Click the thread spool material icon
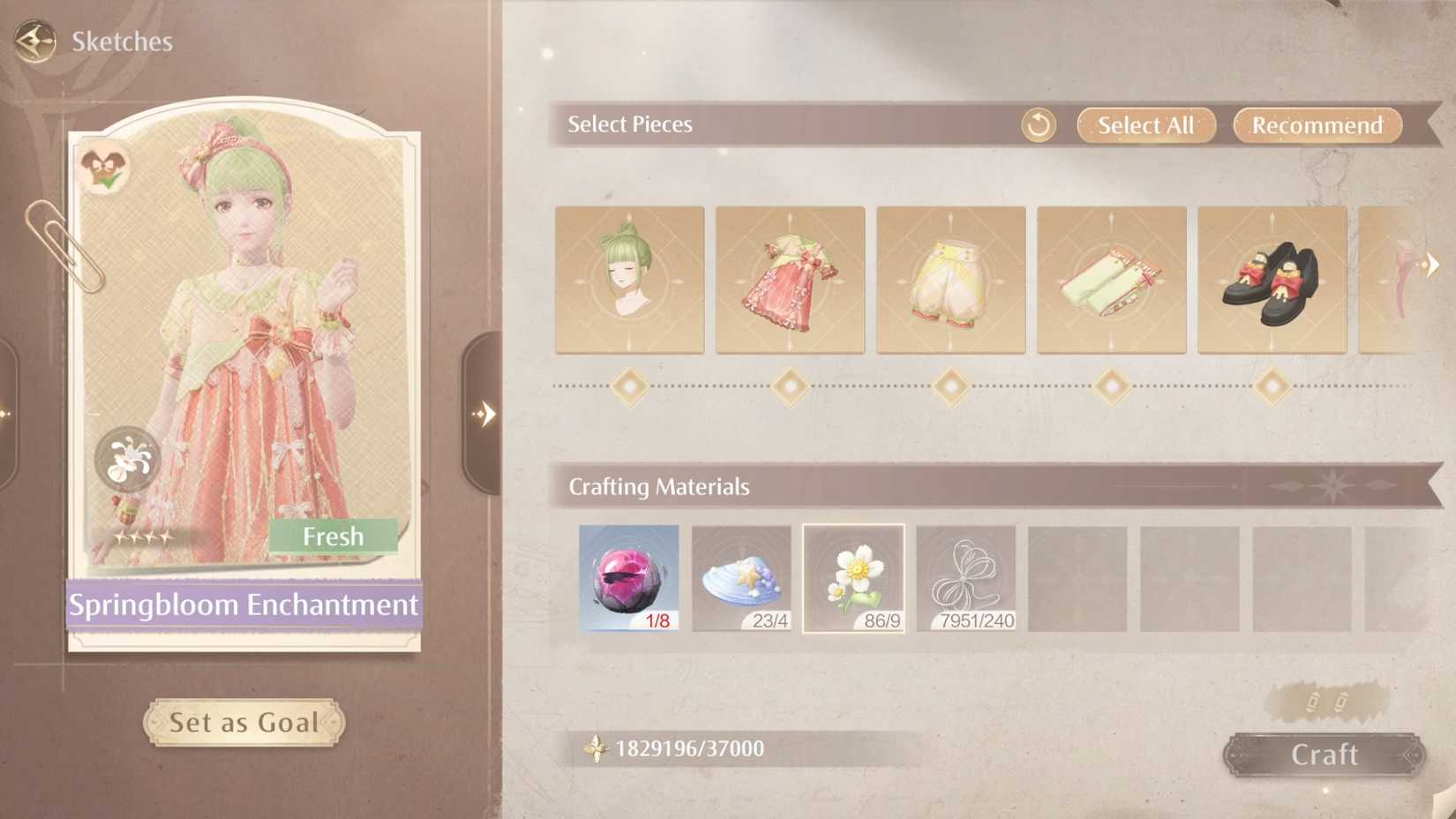Viewport: 1456px width, 819px height. tap(964, 578)
